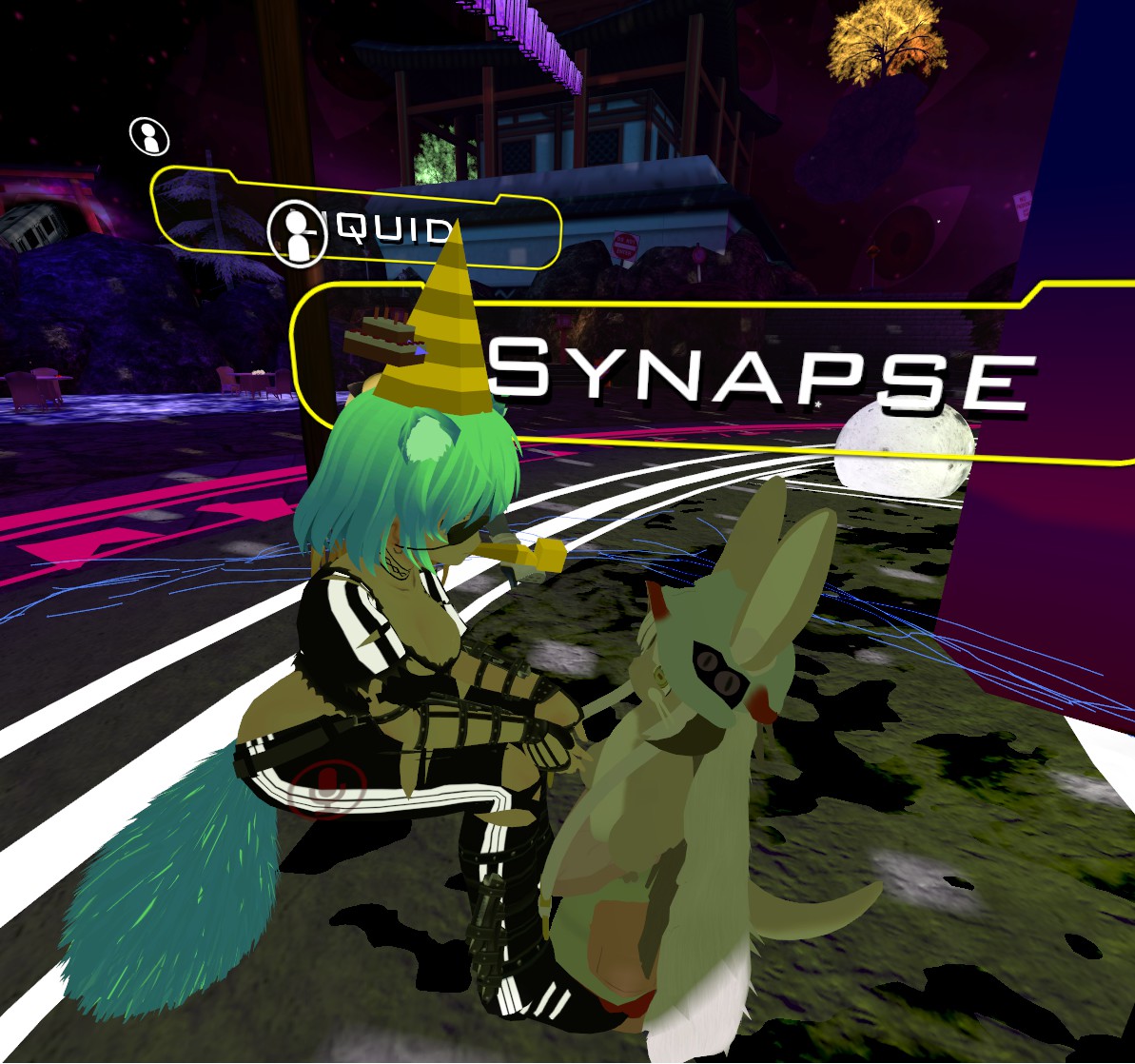
Task: Click the red muted microphone icon
Action: tap(329, 787)
